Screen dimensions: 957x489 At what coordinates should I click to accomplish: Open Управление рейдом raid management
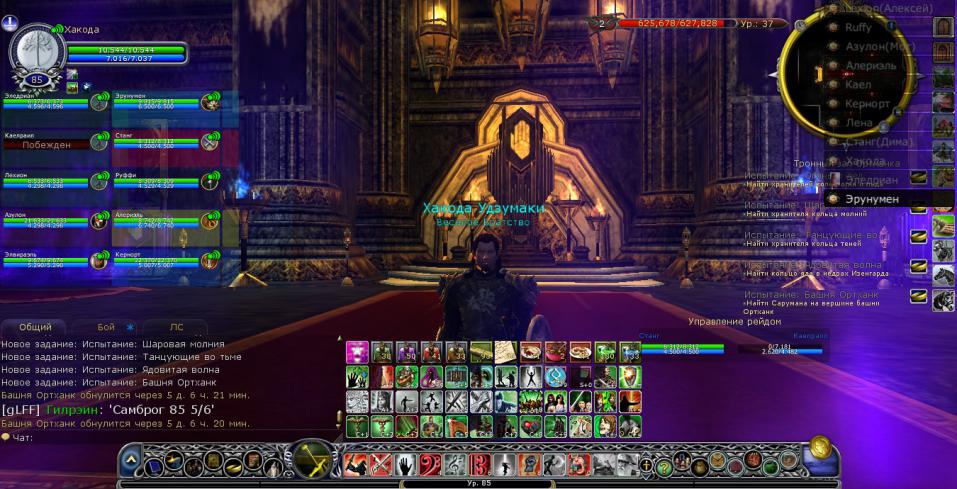coord(736,322)
